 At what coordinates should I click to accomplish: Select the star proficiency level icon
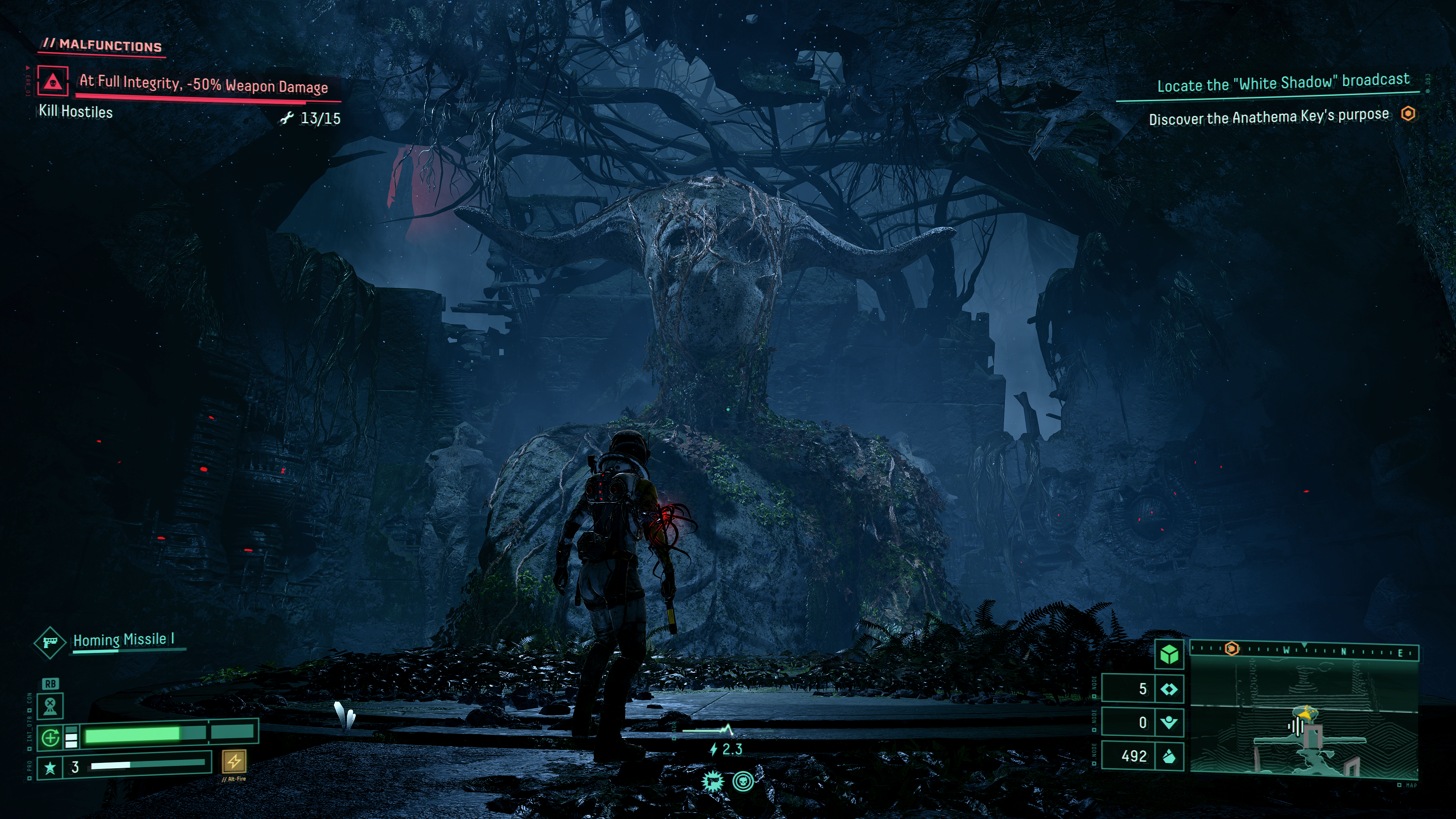tap(50, 767)
